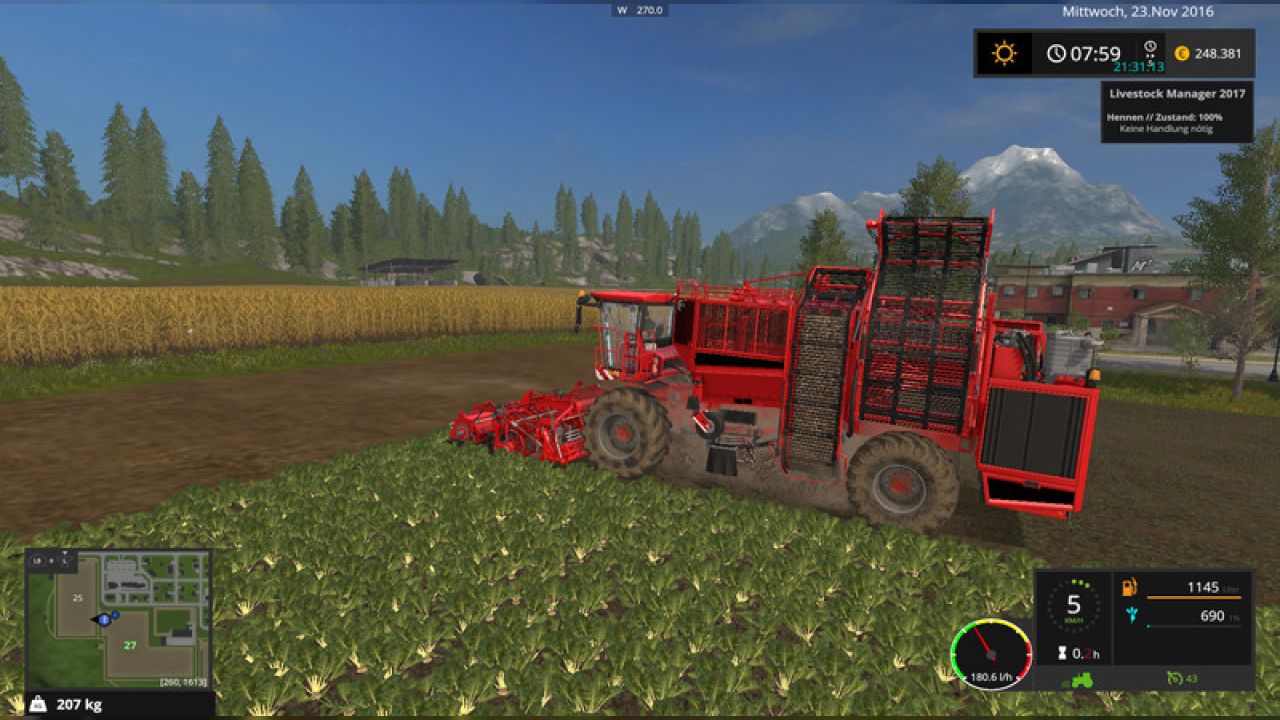
Task: Open the Livestock Manager 2017 panel
Action: [x=1176, y=111]
